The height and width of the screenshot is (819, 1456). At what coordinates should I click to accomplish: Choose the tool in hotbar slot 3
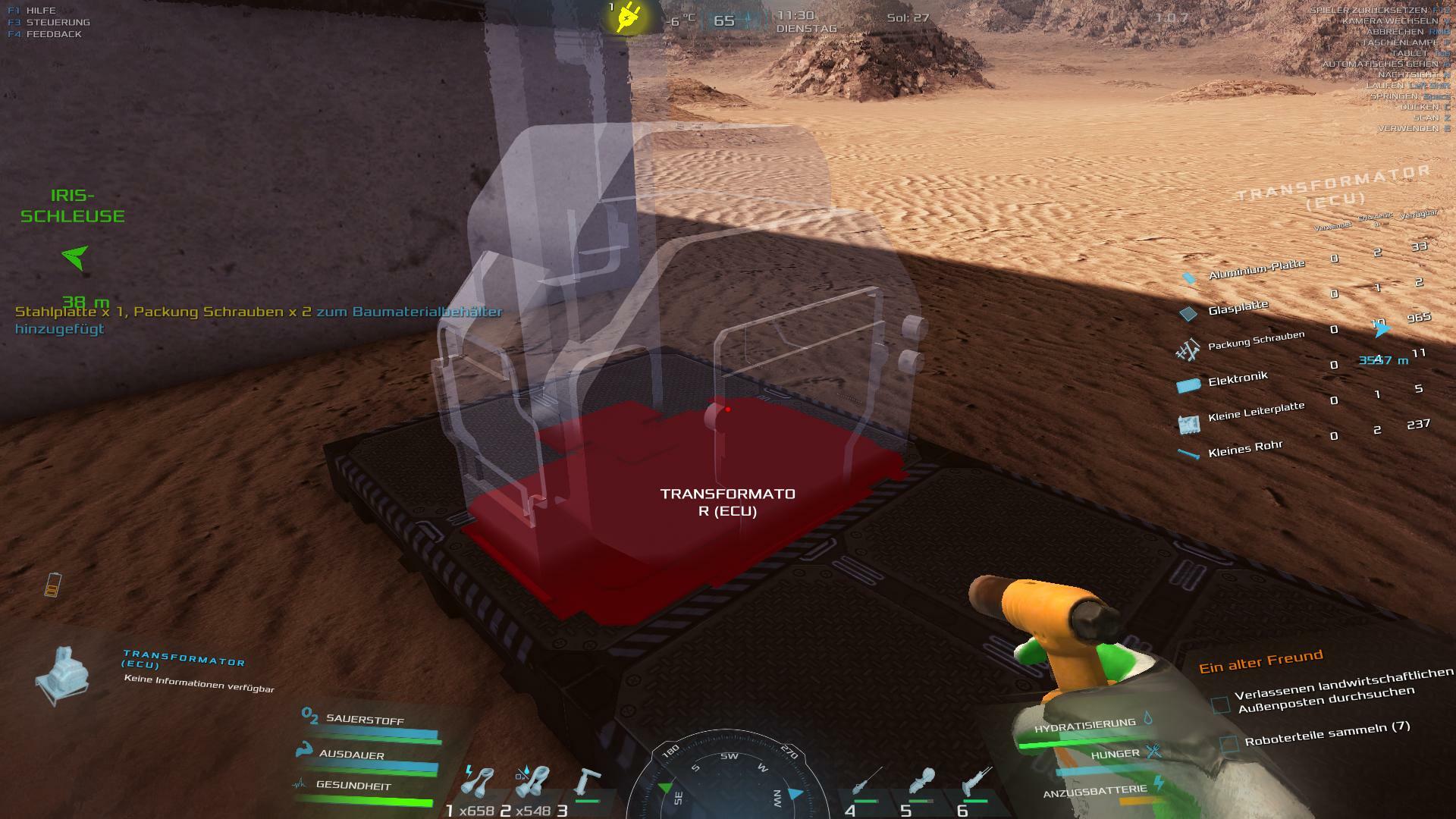point(587,783)
